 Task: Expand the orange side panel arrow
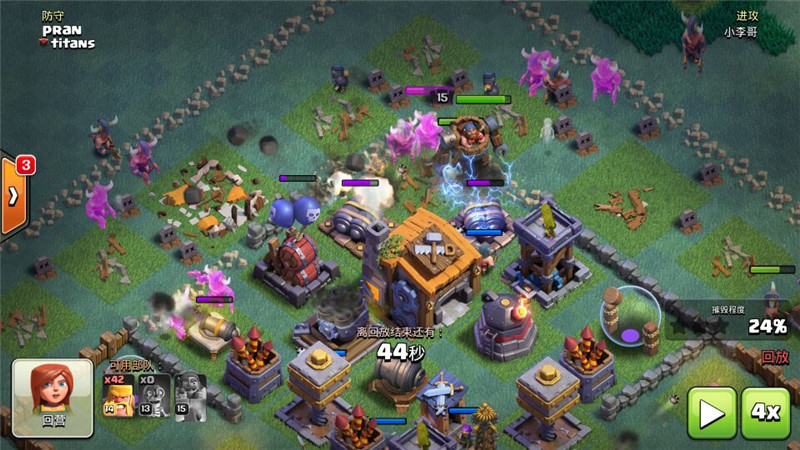(x=13, y=195)
